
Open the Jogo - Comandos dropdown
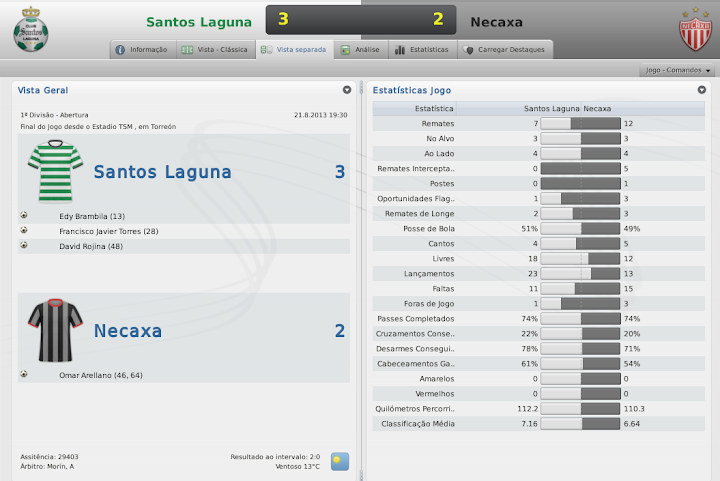(678, 71)
